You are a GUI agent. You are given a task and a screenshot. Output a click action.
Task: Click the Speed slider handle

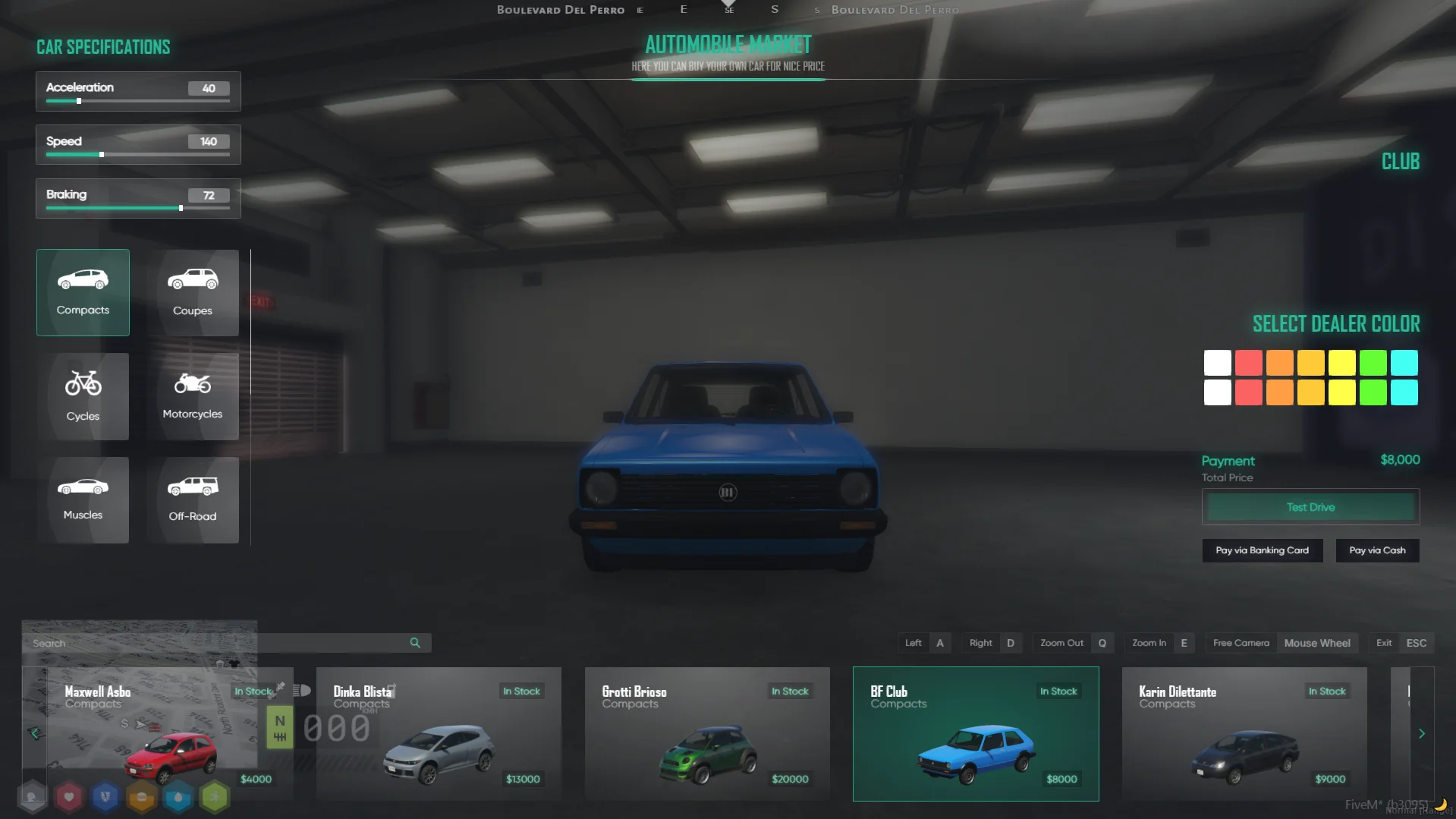click(102, 155)
